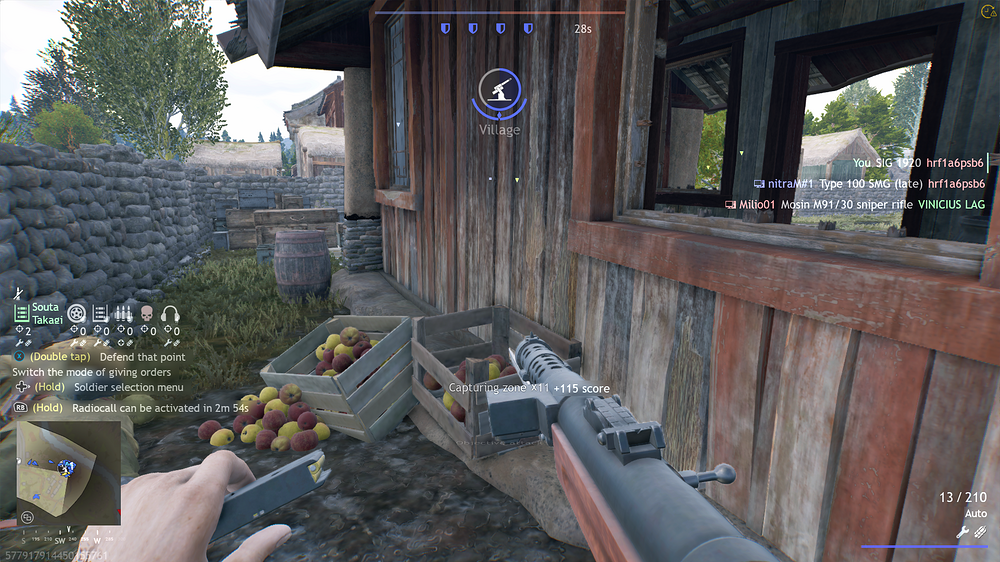
Task: Toggle the Auto fire mode indicator
Action: click(x=974, y=513)
